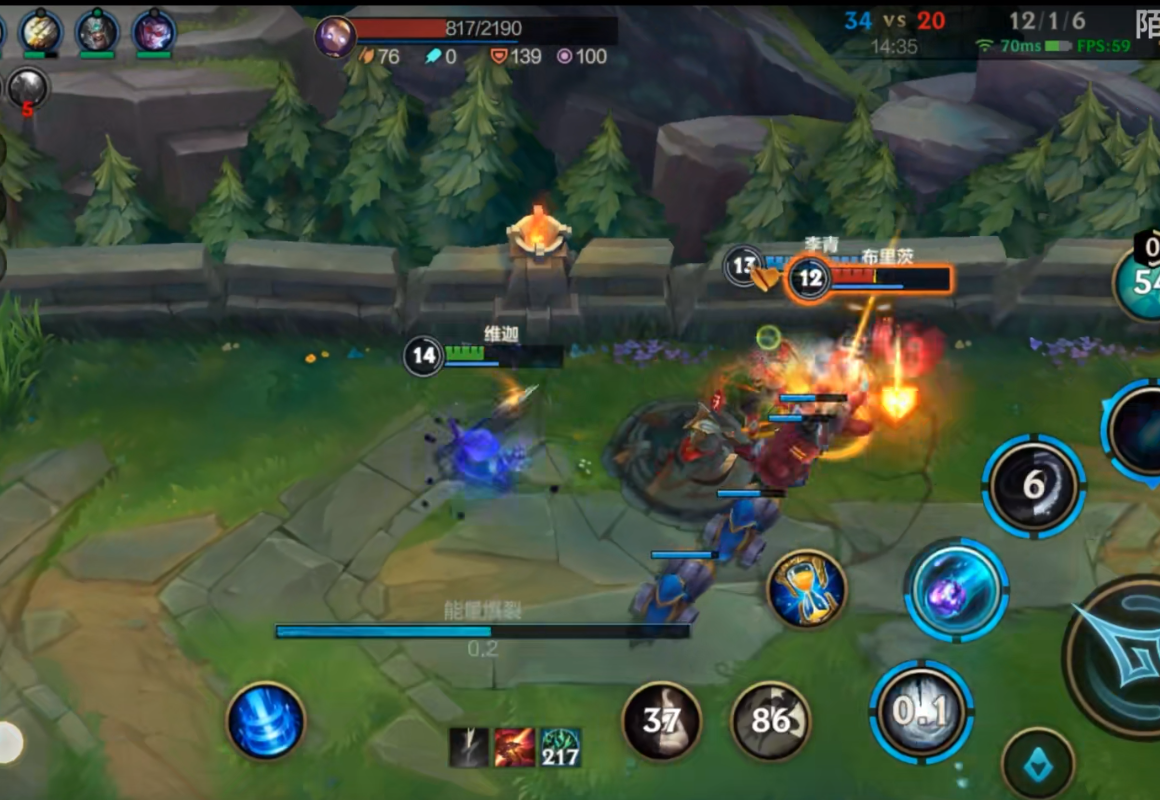Select the pink-haired ally champion portrait

click(154, 32)
